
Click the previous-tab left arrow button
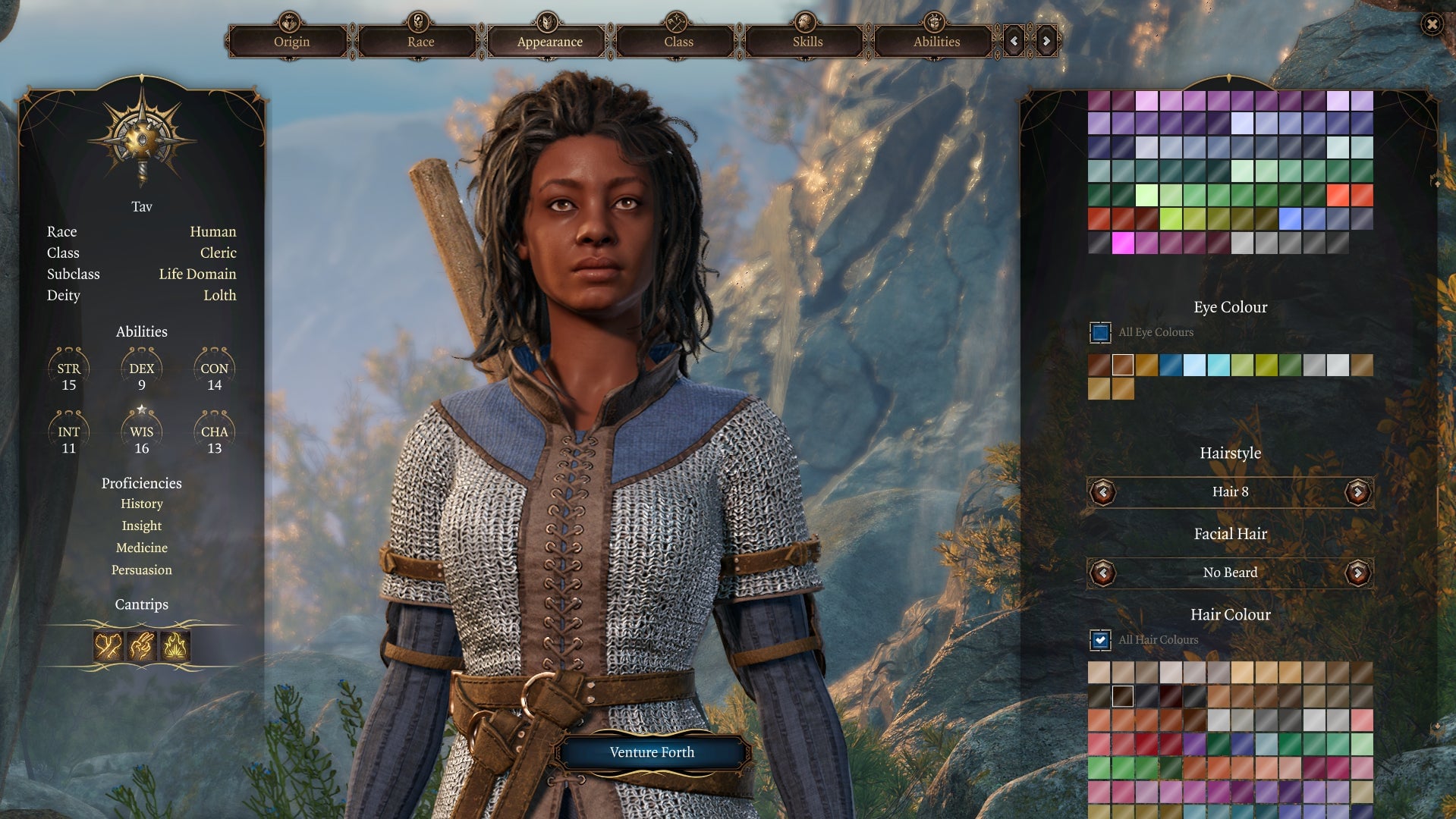click(x=1014, y=42)
